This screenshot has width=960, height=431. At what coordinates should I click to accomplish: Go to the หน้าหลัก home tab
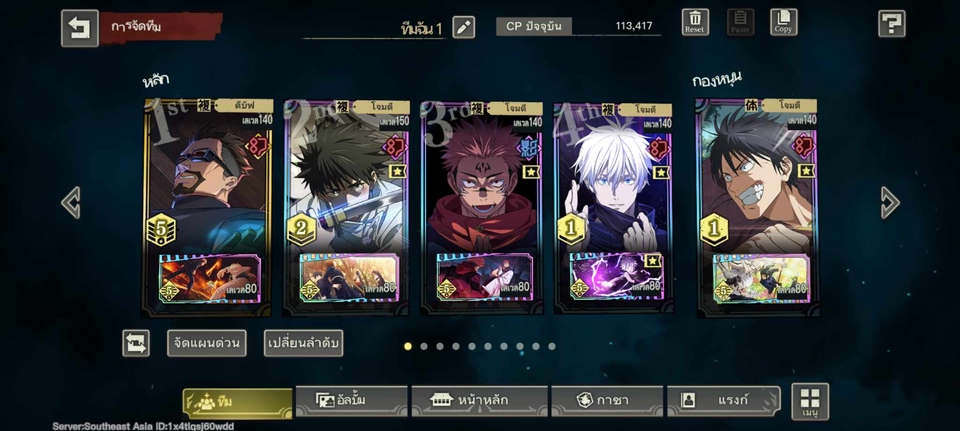pyautogui.click(x=479, y=400)
